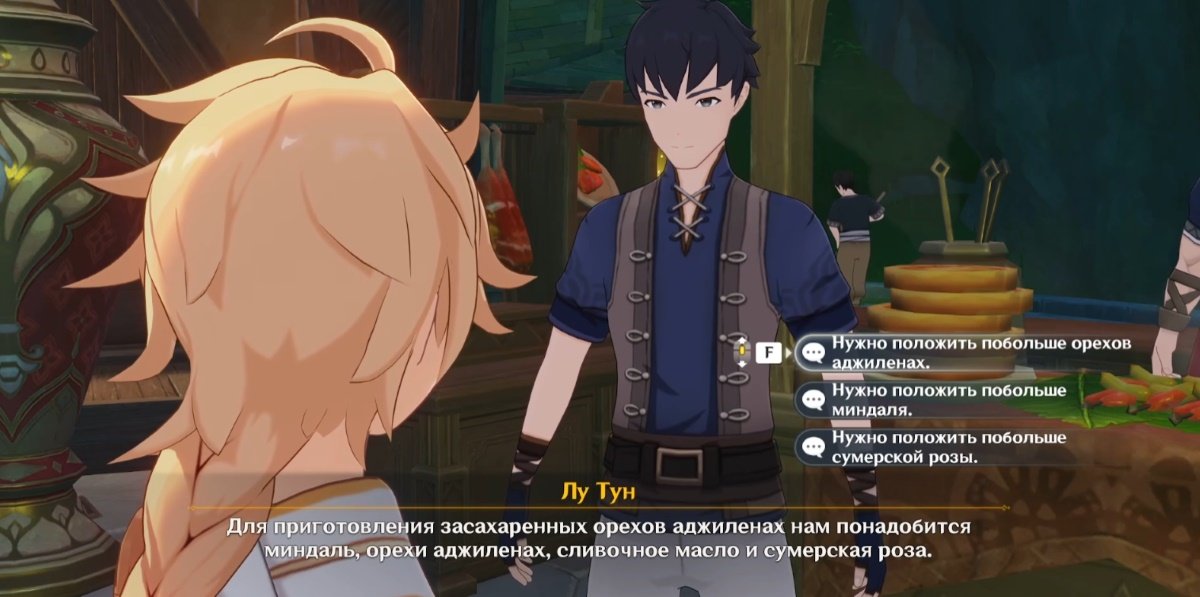Choose the reply about more Ajilenakh nuts

[965, 353]
